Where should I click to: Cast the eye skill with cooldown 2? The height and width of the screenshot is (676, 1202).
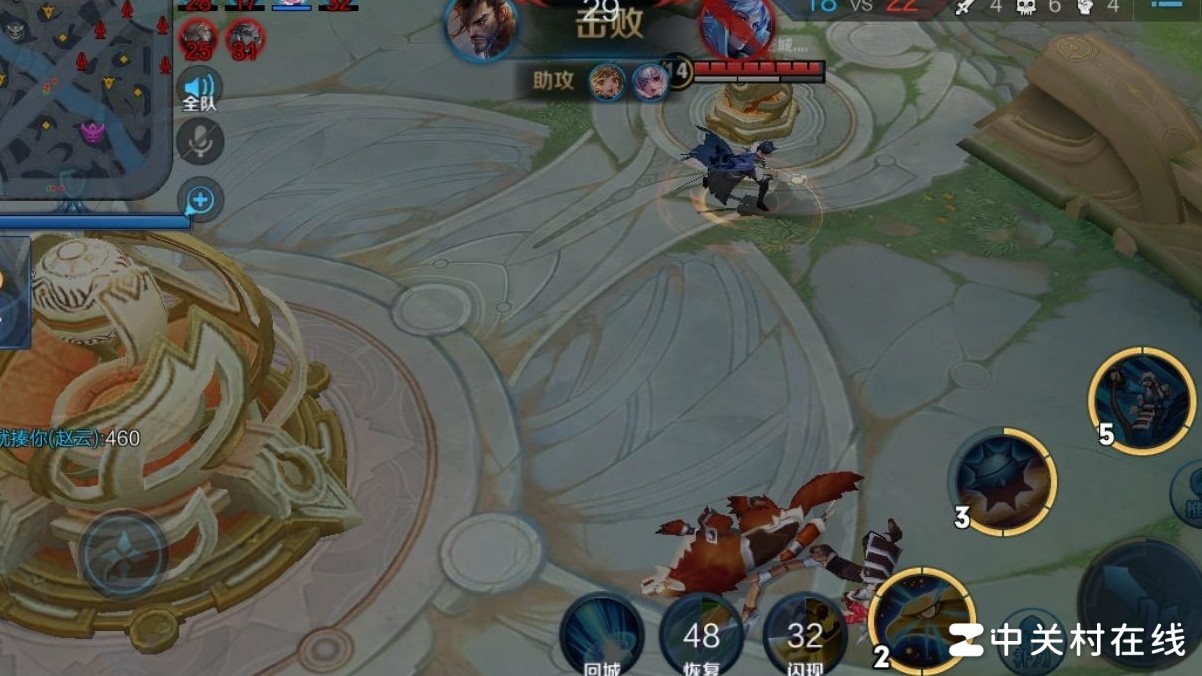(922, 620)
